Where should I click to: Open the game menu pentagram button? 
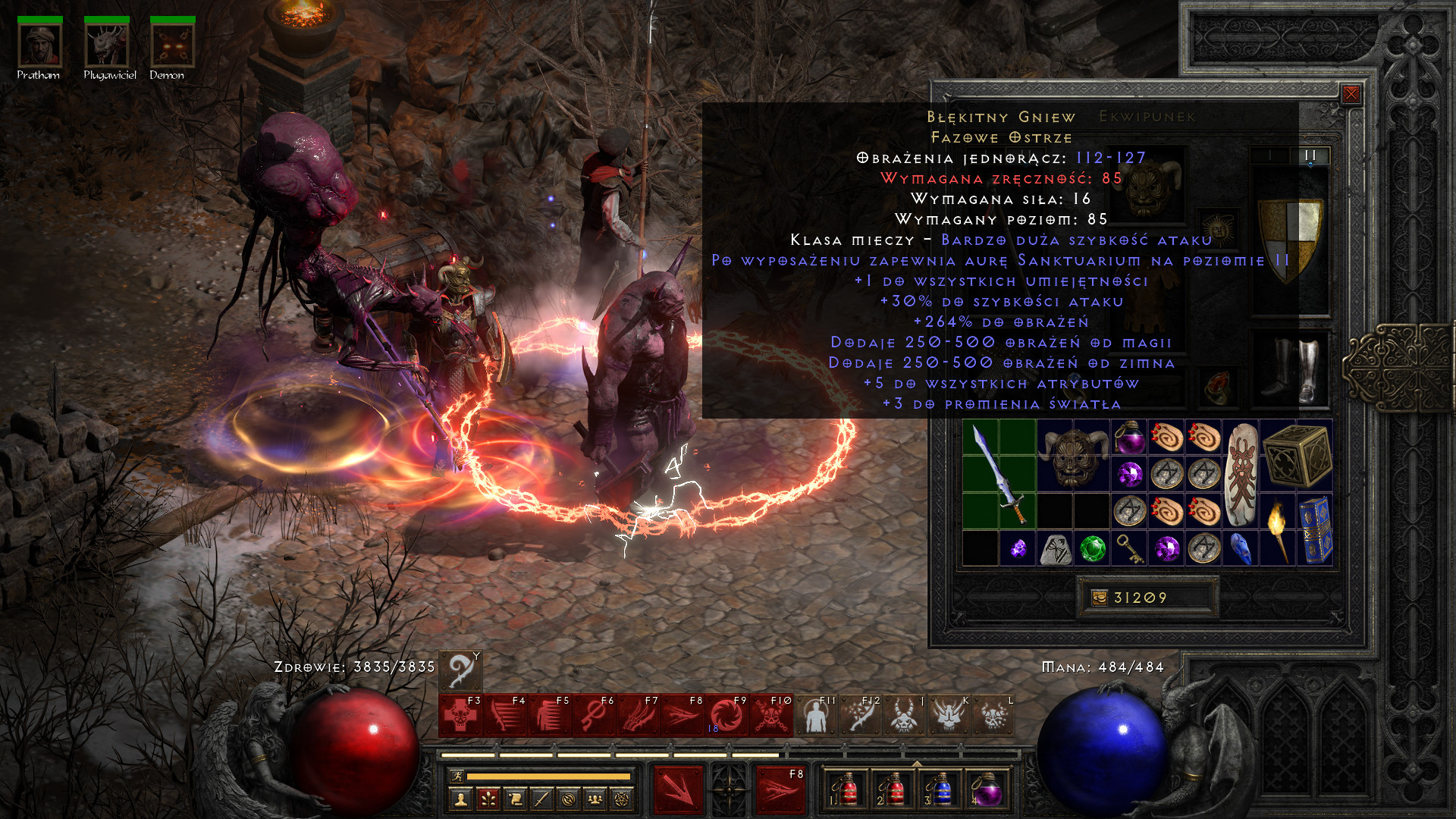coord(622,799)
